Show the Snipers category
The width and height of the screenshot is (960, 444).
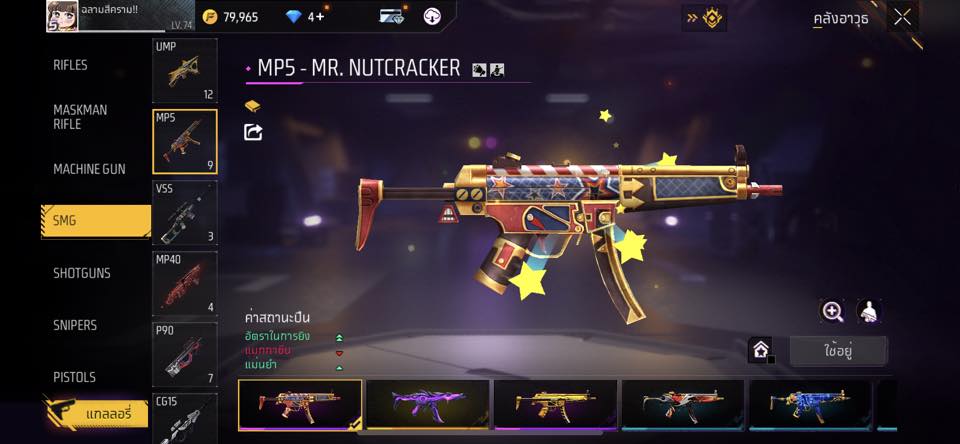75,325
